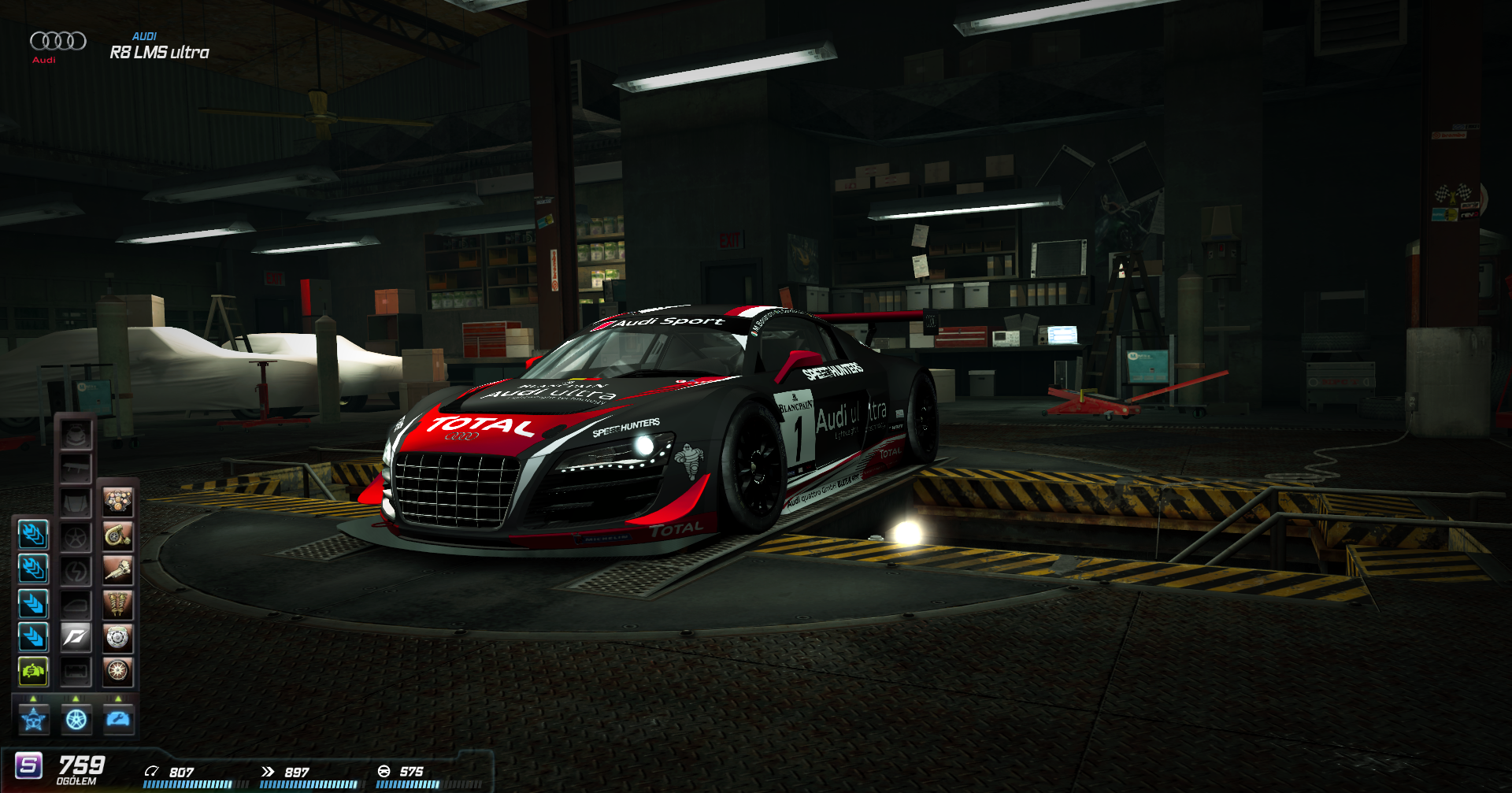Select the suspension springs slot
Viewport: 1512px width, 793px height.
pyautogui.click(x=118, y=604)
